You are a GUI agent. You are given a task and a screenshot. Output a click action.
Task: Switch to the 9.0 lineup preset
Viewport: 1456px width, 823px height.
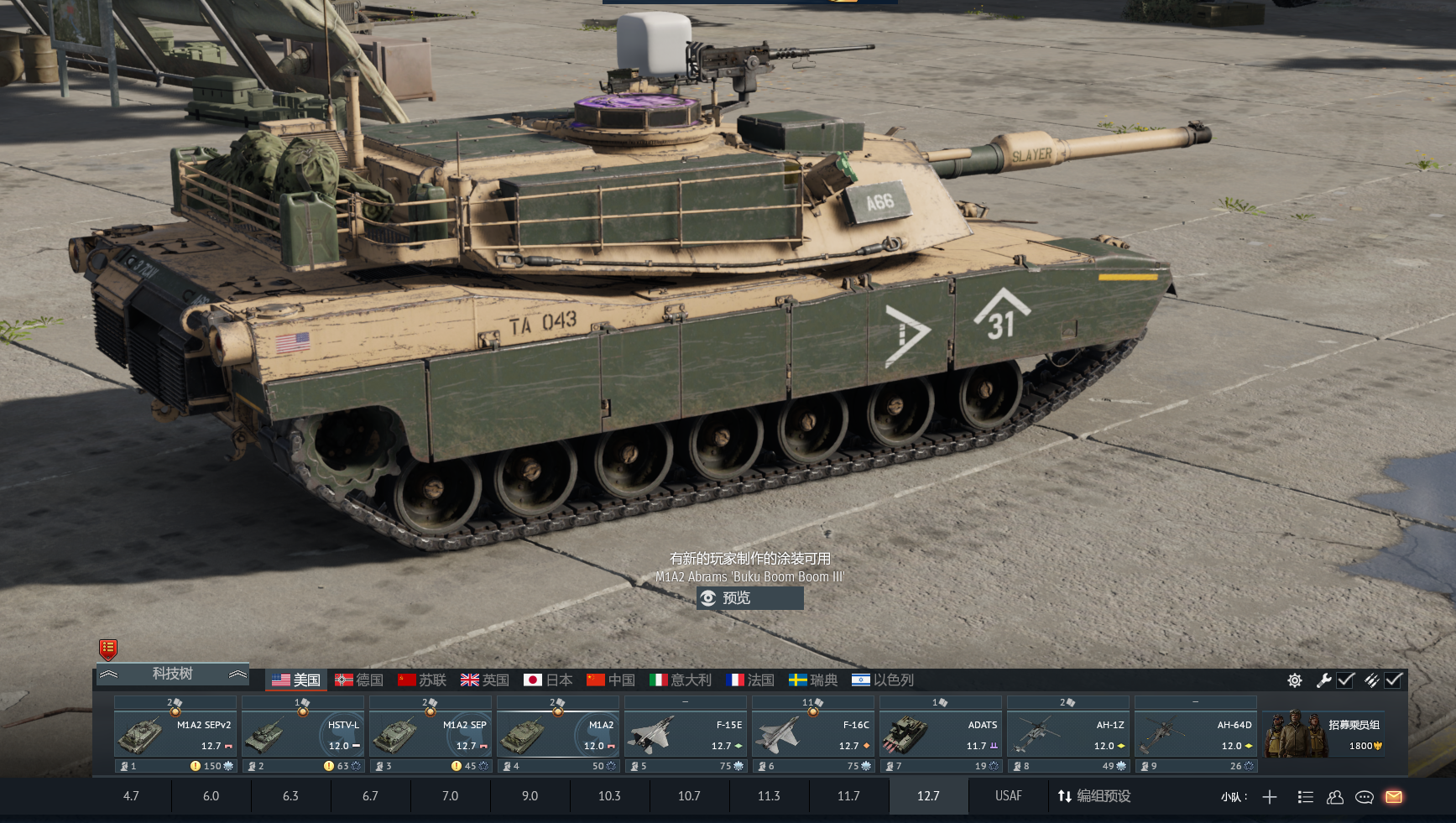[530, 796]
